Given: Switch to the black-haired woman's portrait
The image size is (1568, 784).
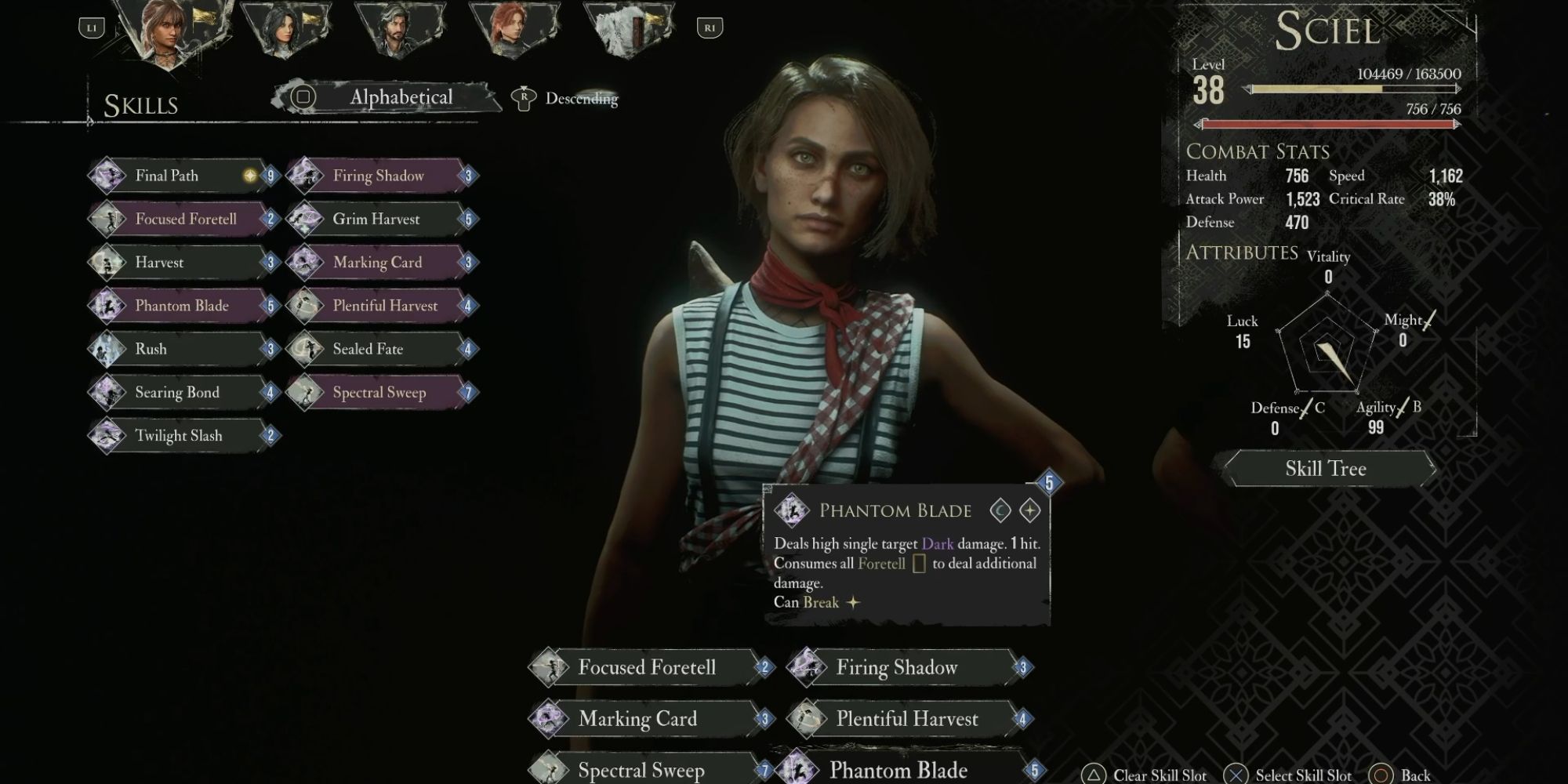Looking at the screenshot, I should click(x=282, y=31).
